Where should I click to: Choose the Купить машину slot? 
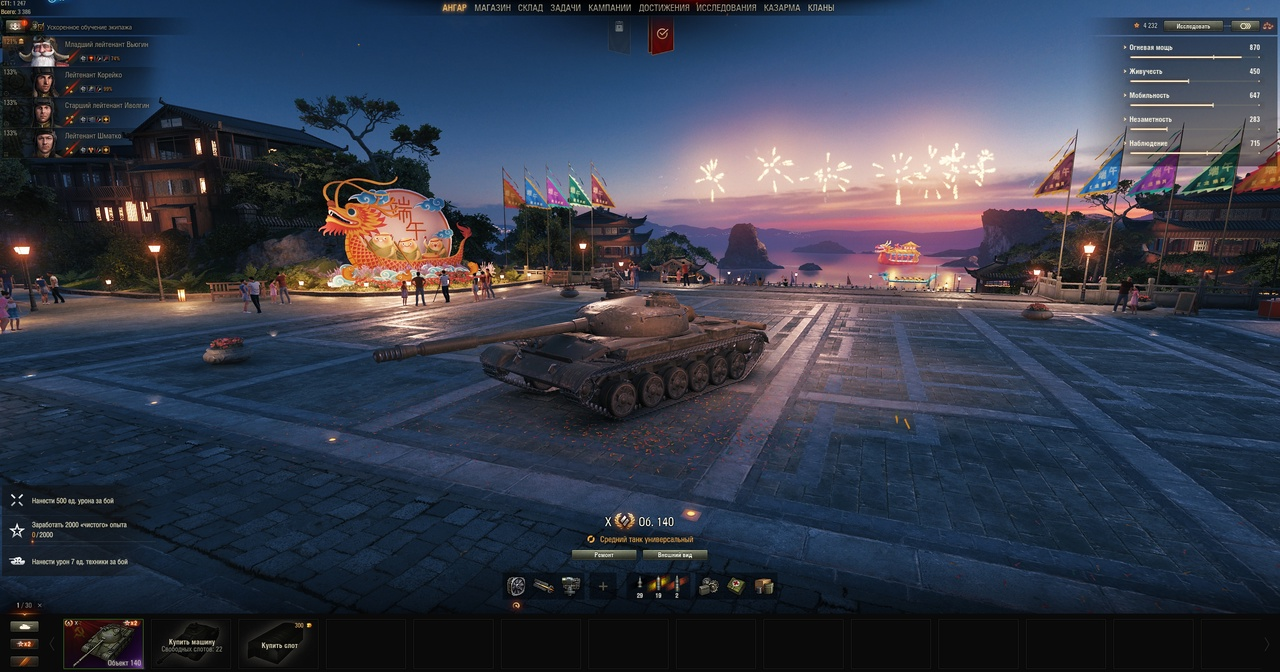191,643
